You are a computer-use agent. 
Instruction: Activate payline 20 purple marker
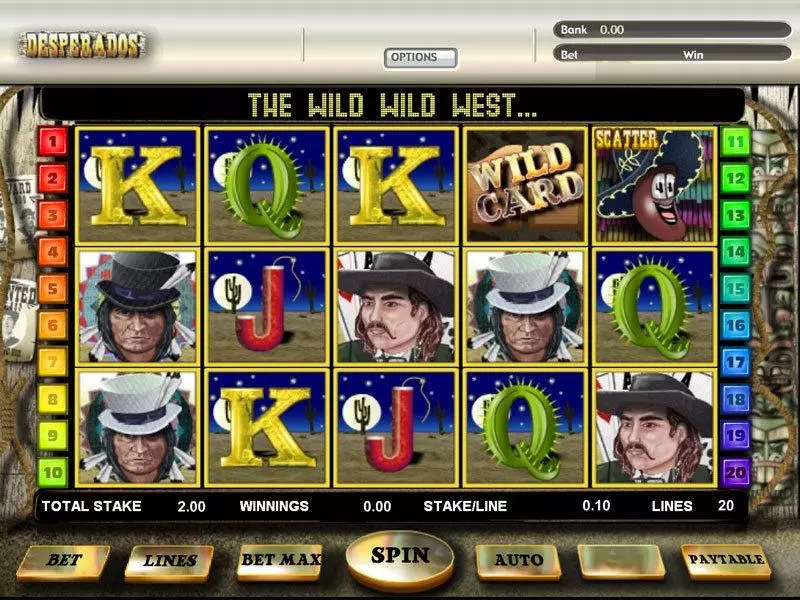(x=736, y=471)
